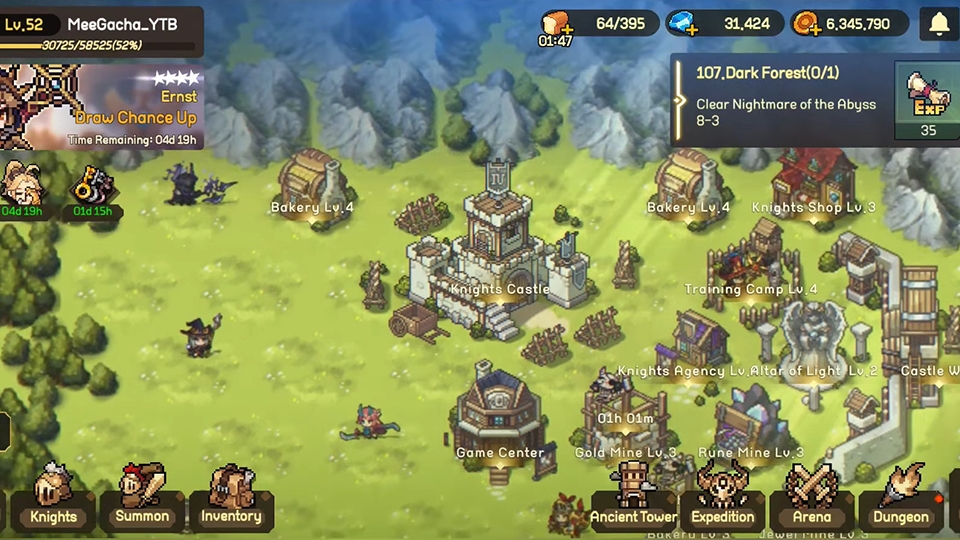Open the bear-hooded girl event icon
The height and width of the screenshot is (540, 960).
pyautogui.click(x=20, y=187)
